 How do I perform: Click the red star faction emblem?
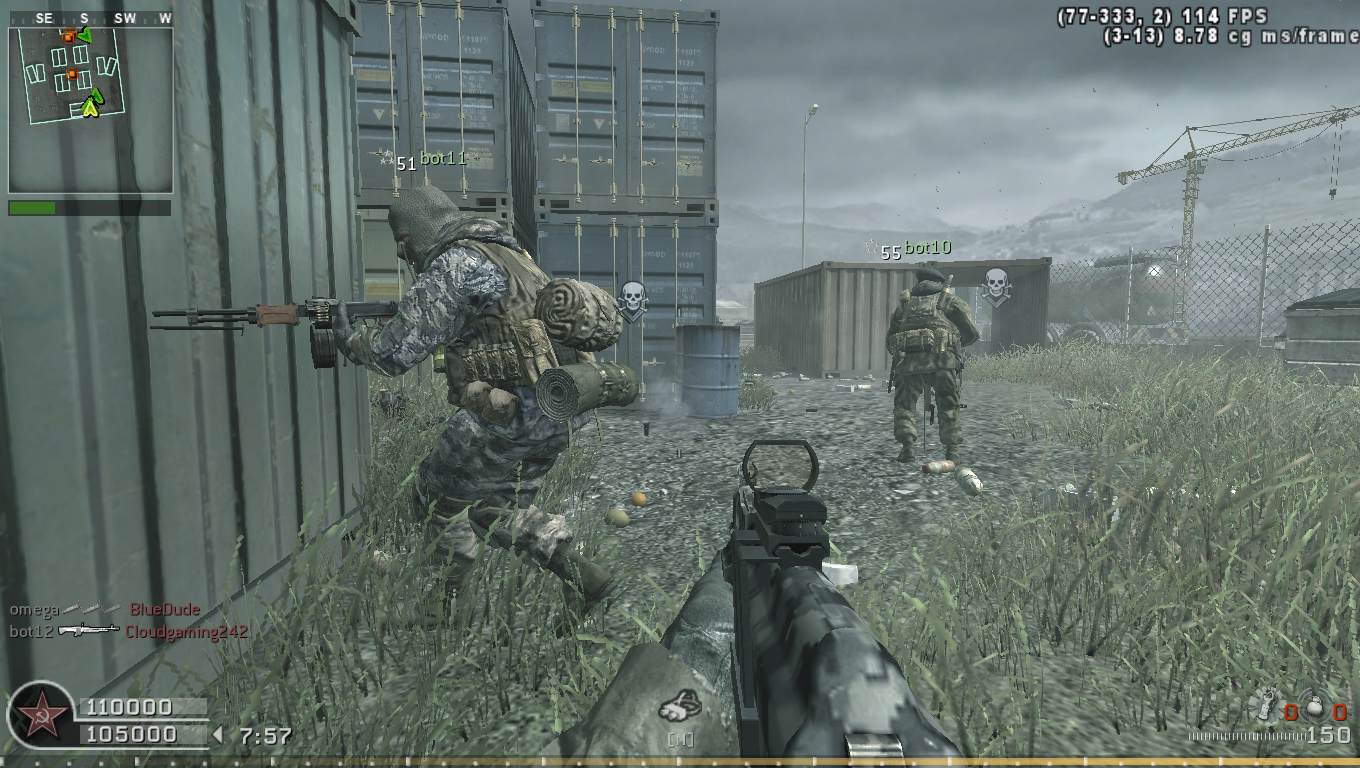(x=41, y=716)
